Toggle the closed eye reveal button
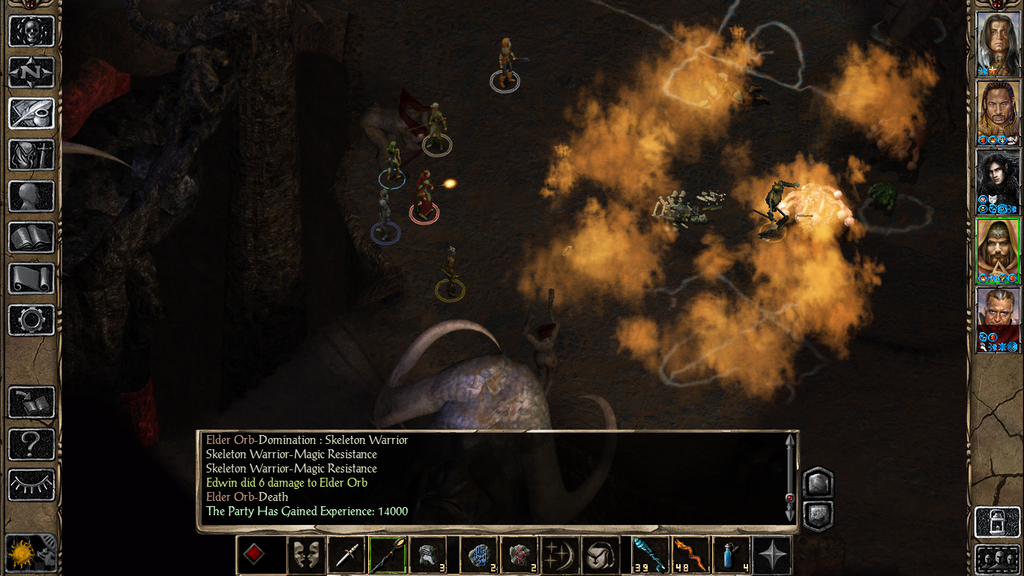The image size is (1024, 576). 31,485
